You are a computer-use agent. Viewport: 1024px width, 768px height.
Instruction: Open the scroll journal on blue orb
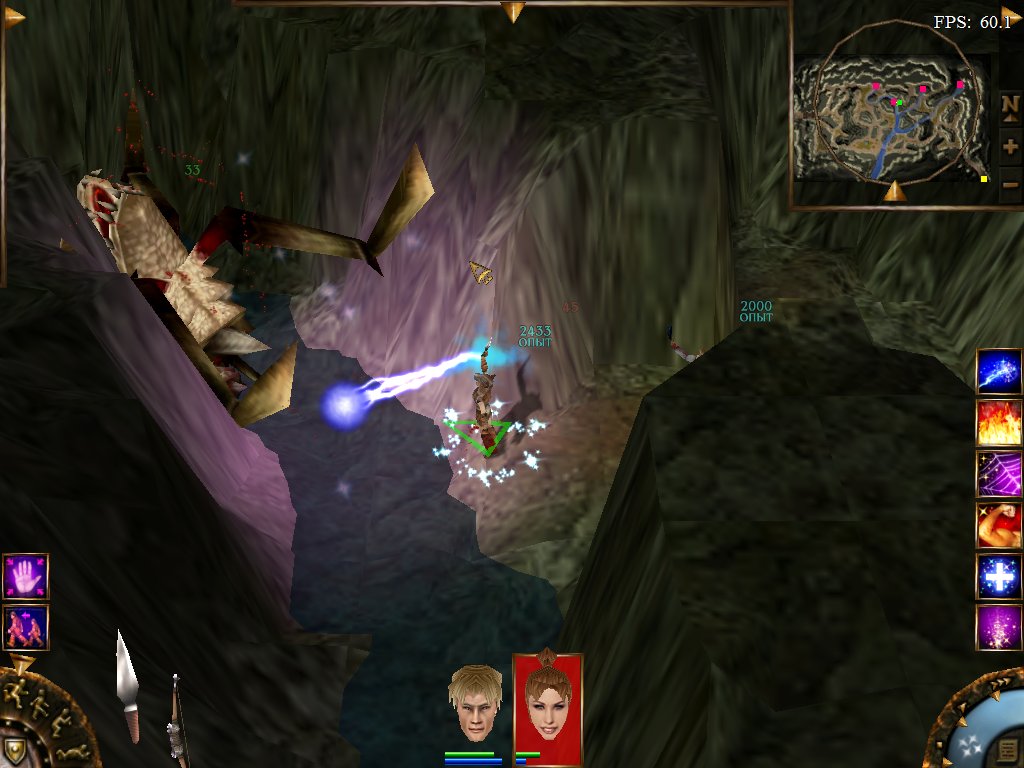click(x=1007, y=748)
